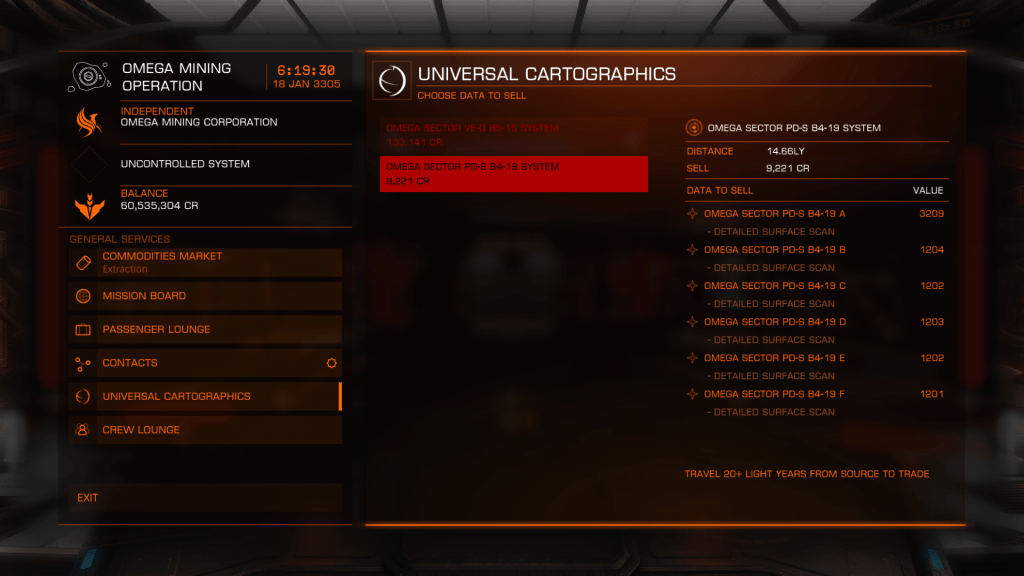The image size is (1024, 576).
Task: Select Universal Cartographics in services list
Action: tap(205, 396)
